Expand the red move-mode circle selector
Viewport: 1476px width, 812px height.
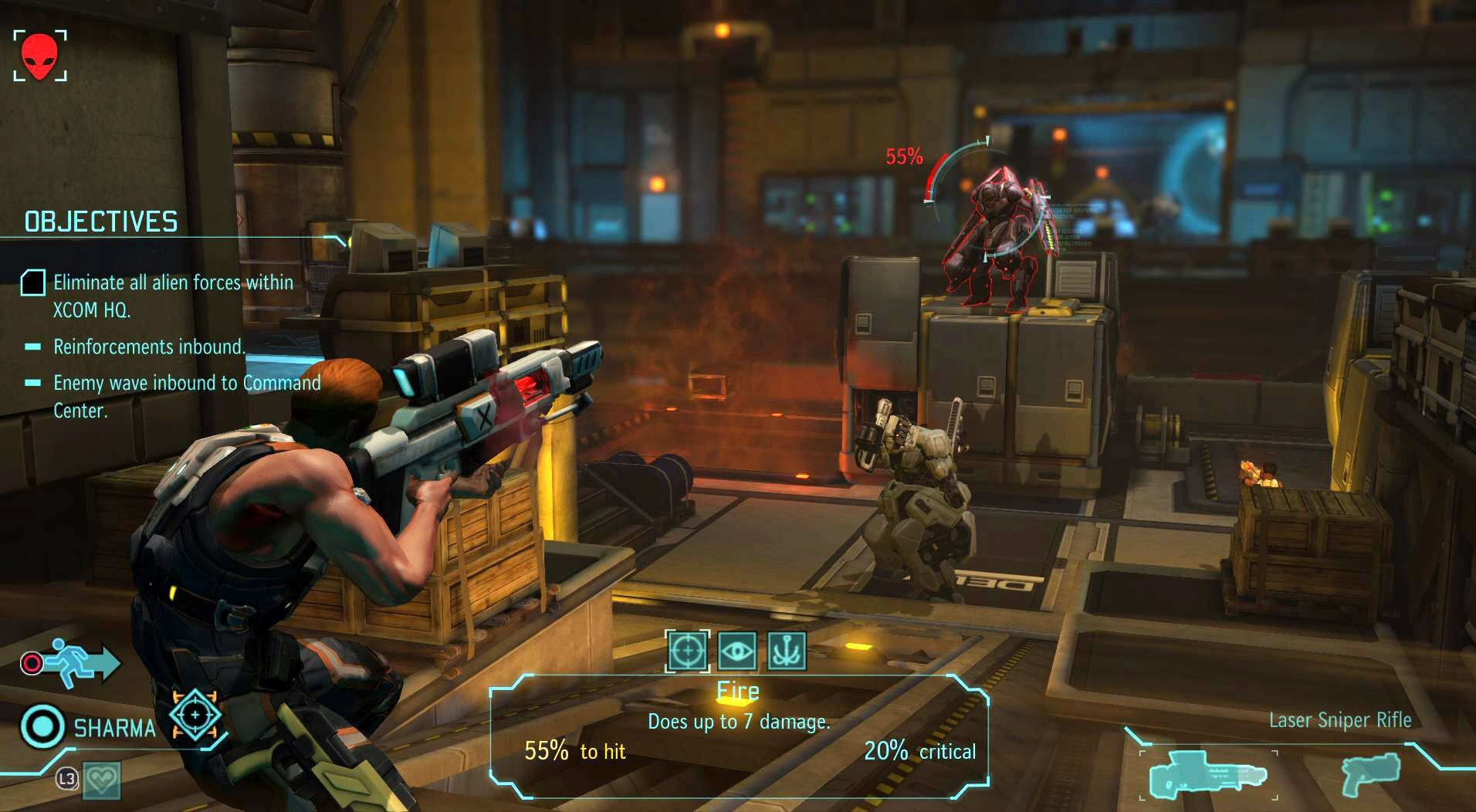coord(32,661)
